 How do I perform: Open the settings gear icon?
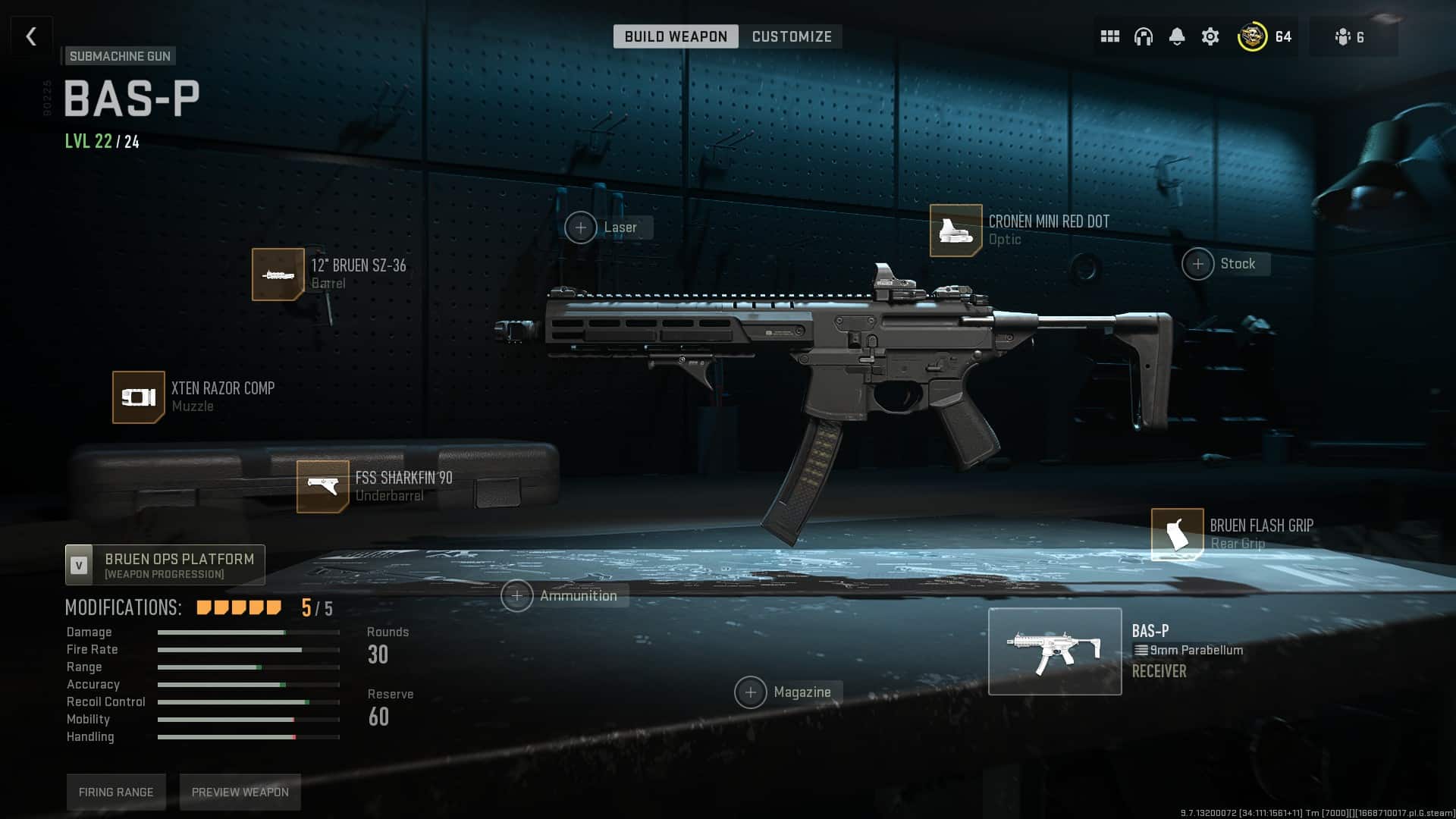point(1211,36)
